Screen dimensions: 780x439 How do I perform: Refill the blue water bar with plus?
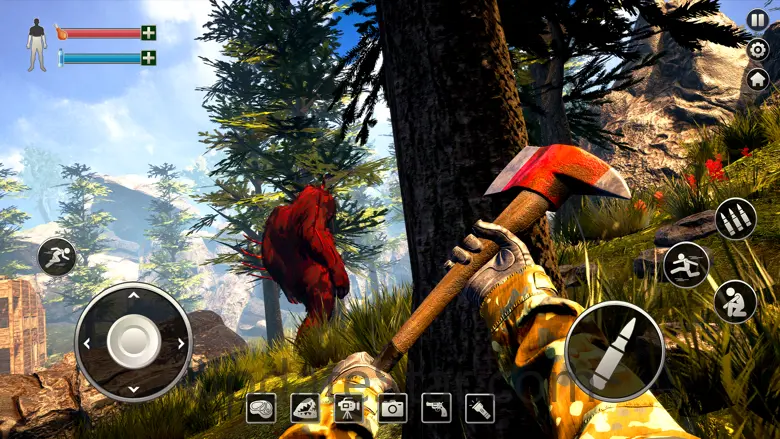coord(148,58)
